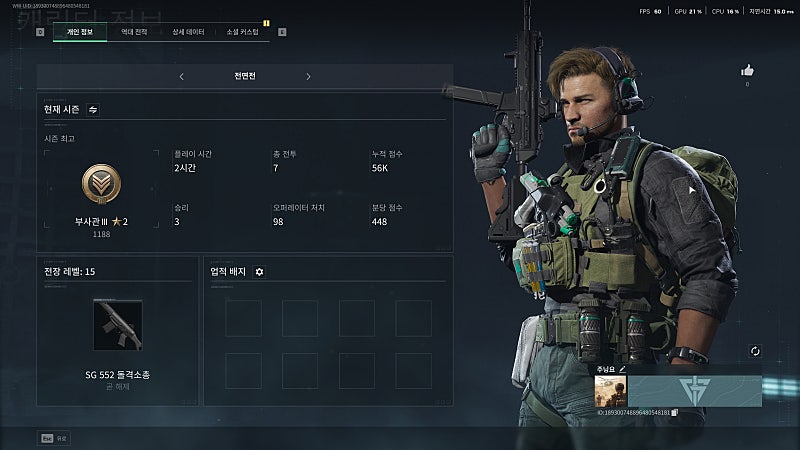Open the player avatar picture

pos(610,391)
